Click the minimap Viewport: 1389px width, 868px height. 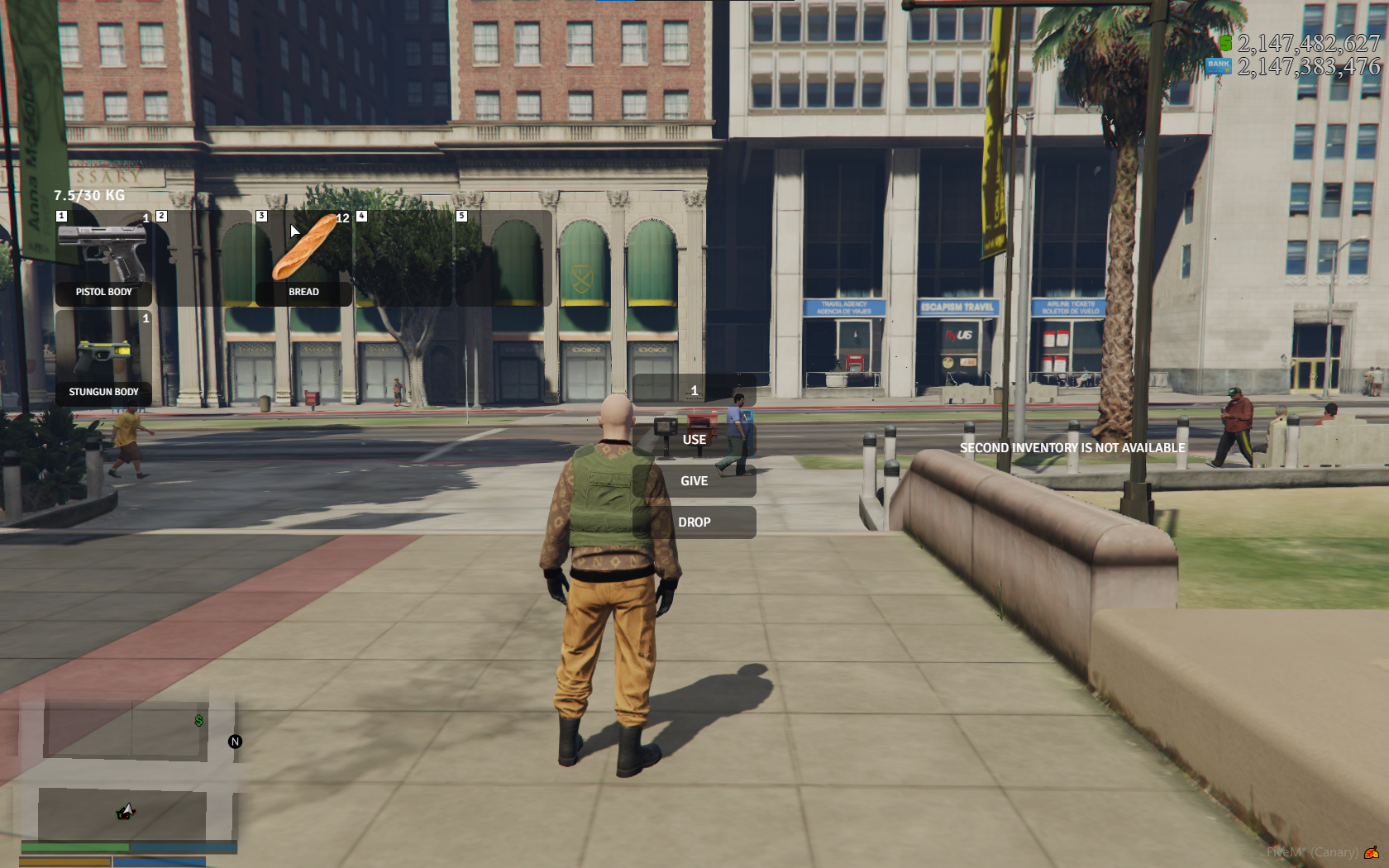(x=128, y=769)
